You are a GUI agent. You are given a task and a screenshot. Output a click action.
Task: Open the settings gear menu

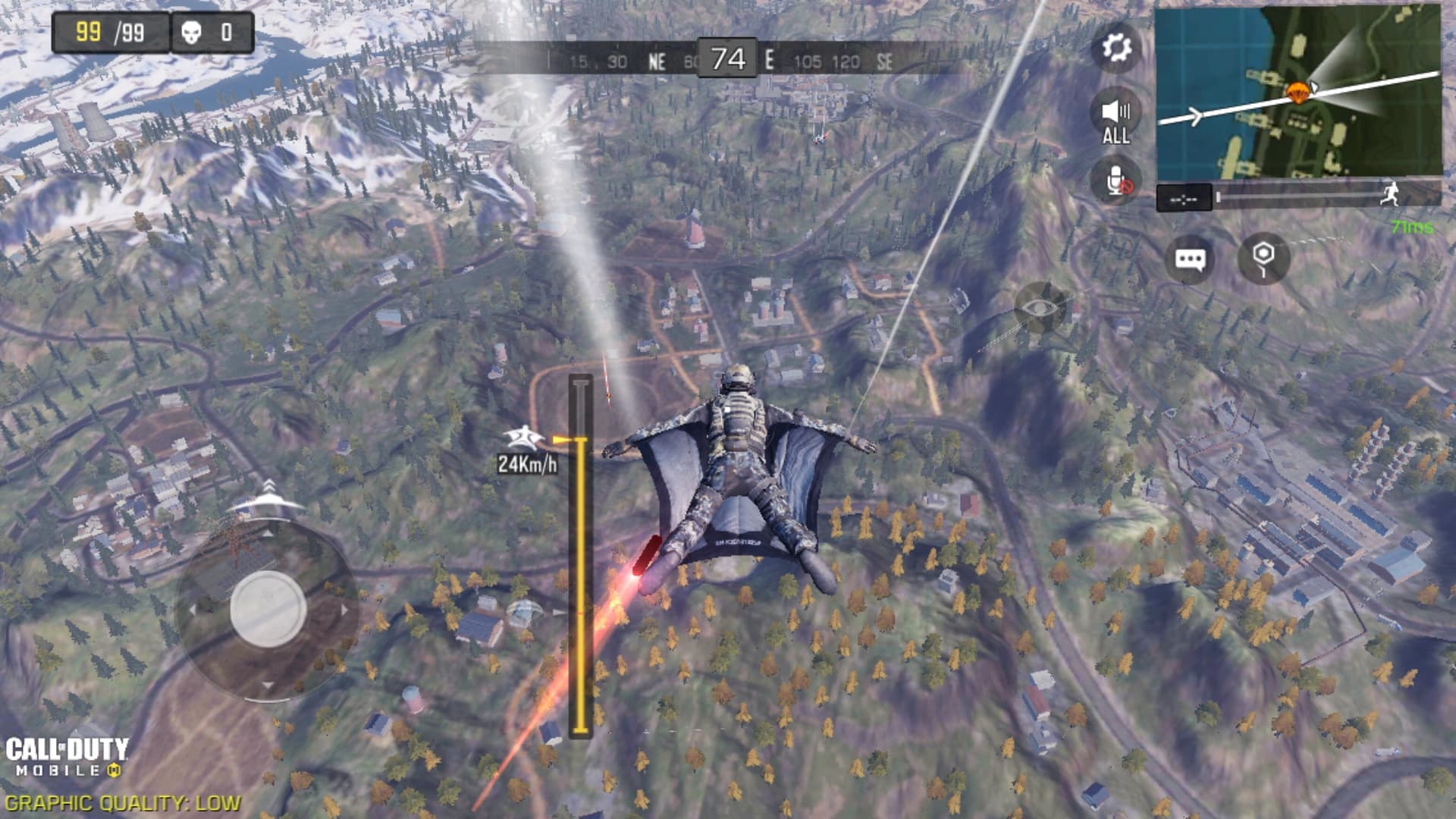point(1116,48)
